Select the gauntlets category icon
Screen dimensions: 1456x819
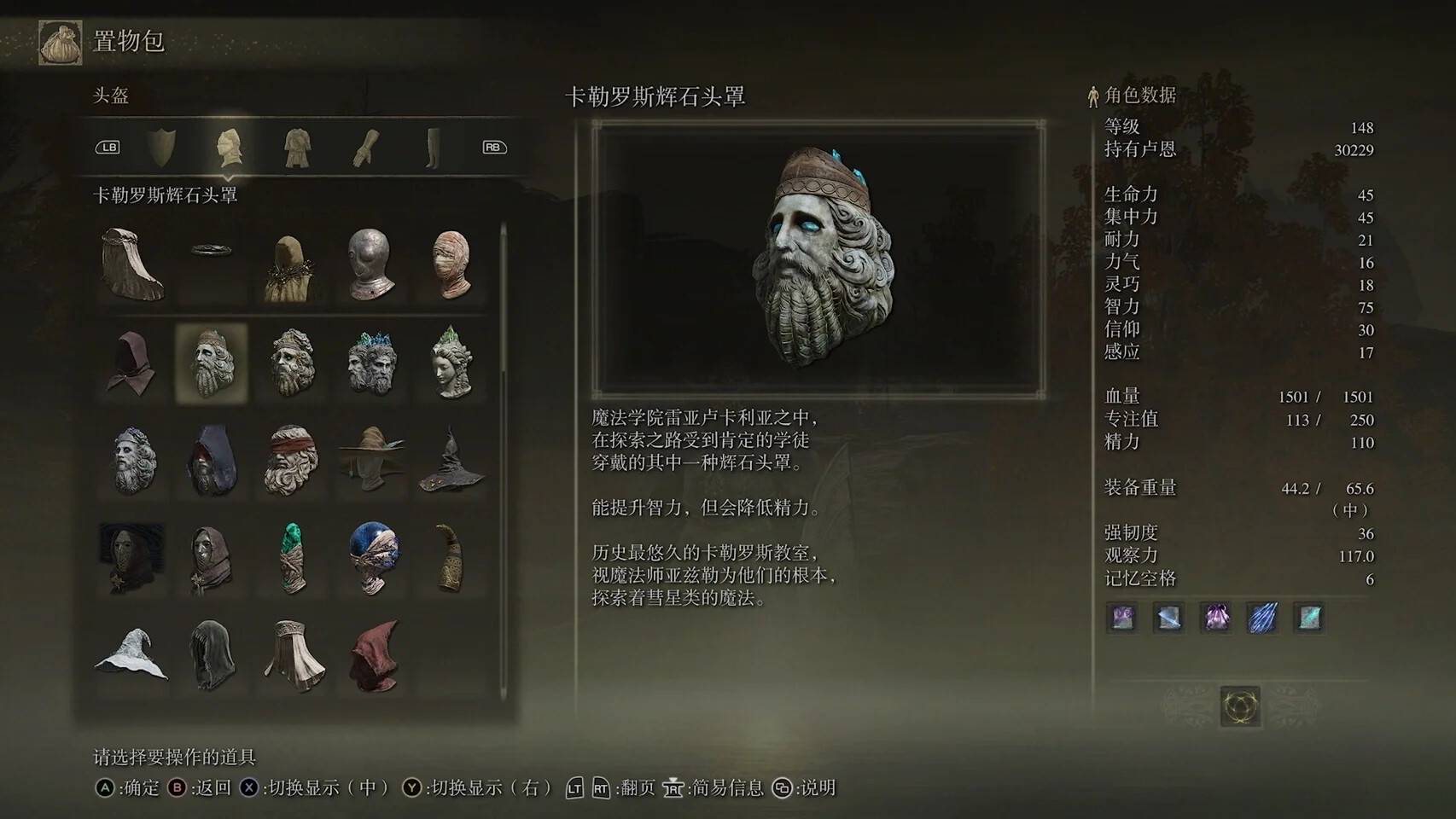[x=366, y=146]
